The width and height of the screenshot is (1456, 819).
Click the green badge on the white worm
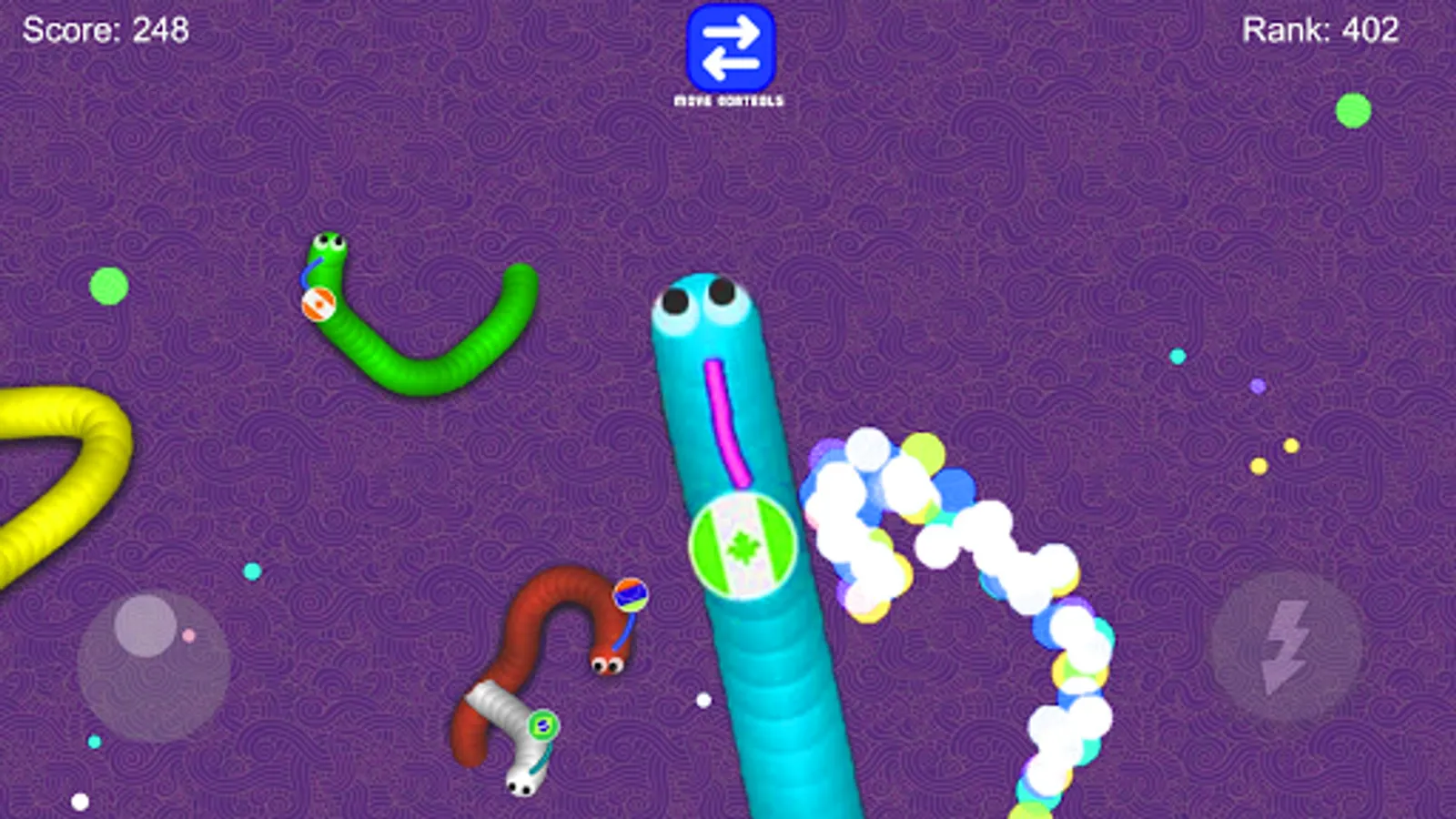[541, 725]
